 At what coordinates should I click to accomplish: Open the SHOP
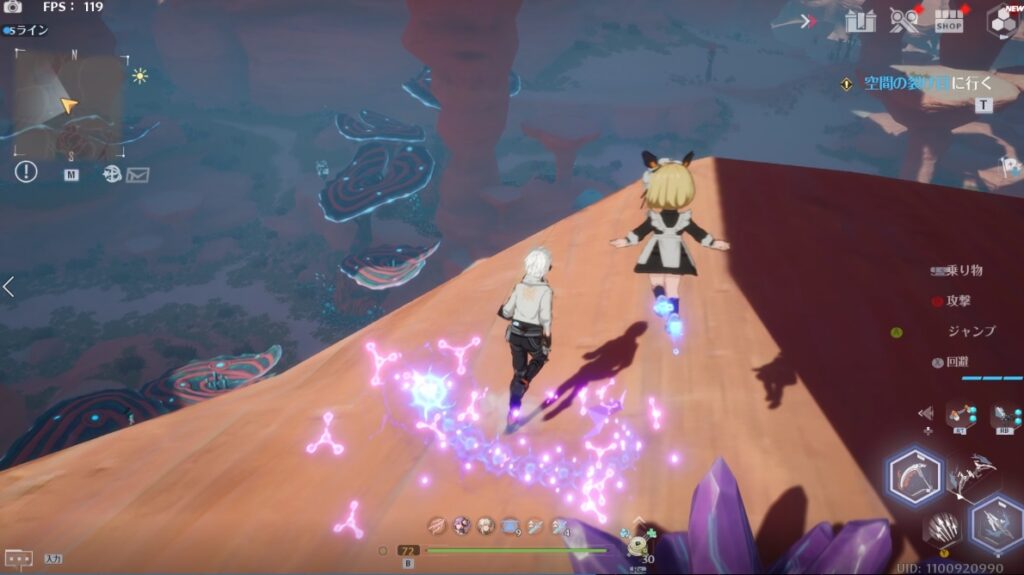coord(949,21)
